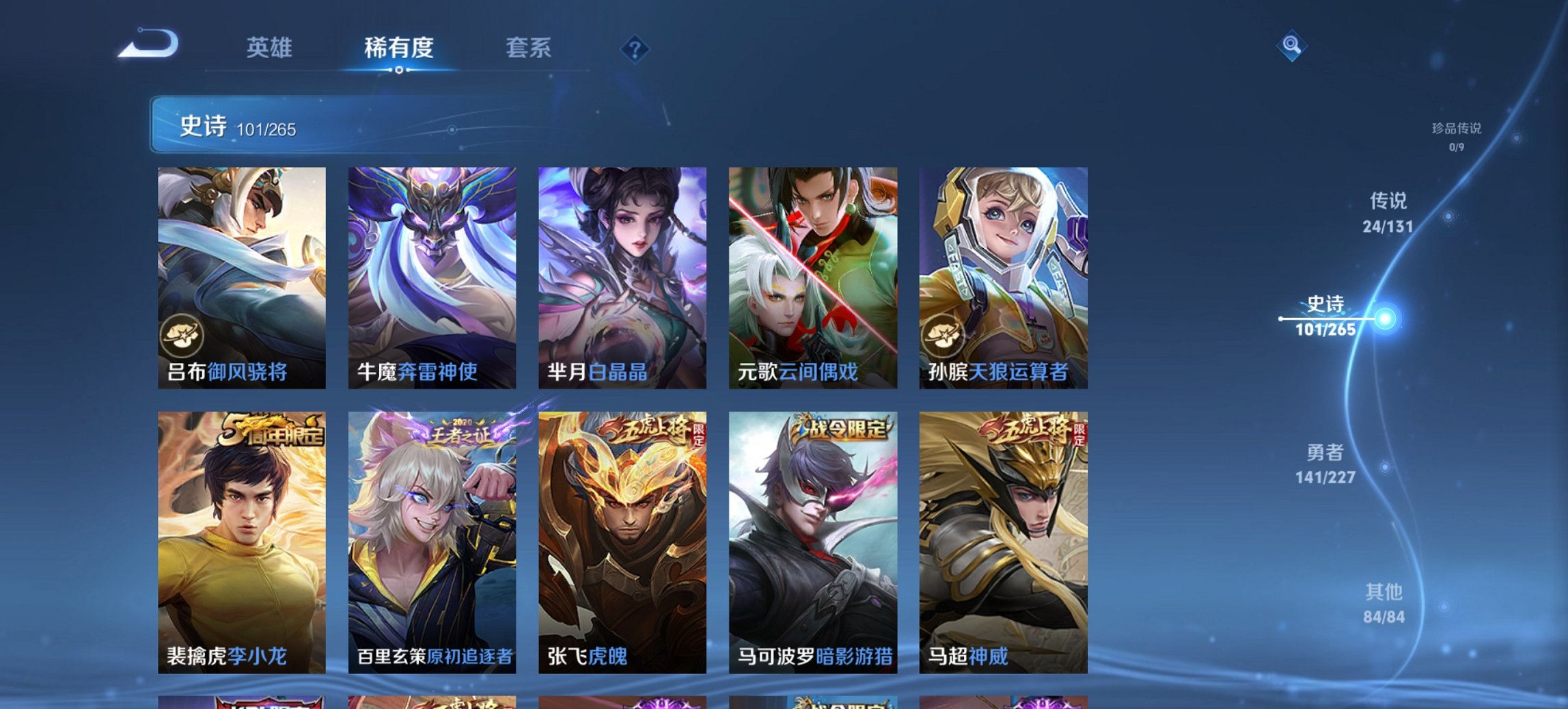Switch to the 套系 tab
The image size is (1568, 709).
(x=529, y=49)
